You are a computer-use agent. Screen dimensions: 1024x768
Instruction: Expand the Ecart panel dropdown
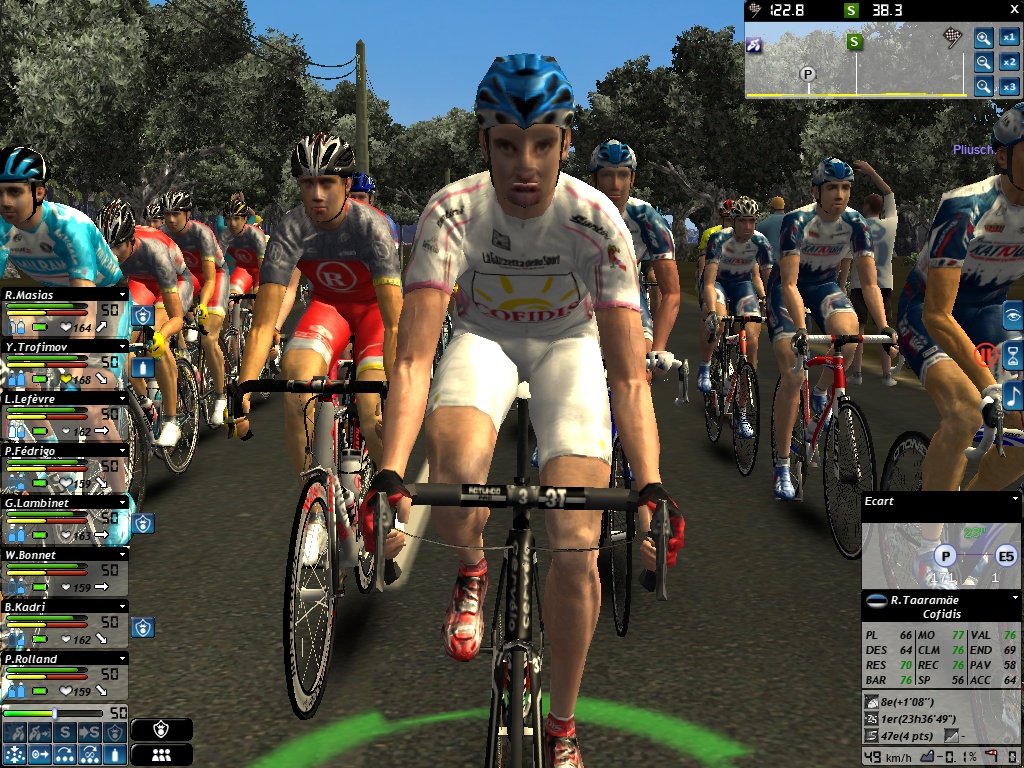pos(1015,501)
